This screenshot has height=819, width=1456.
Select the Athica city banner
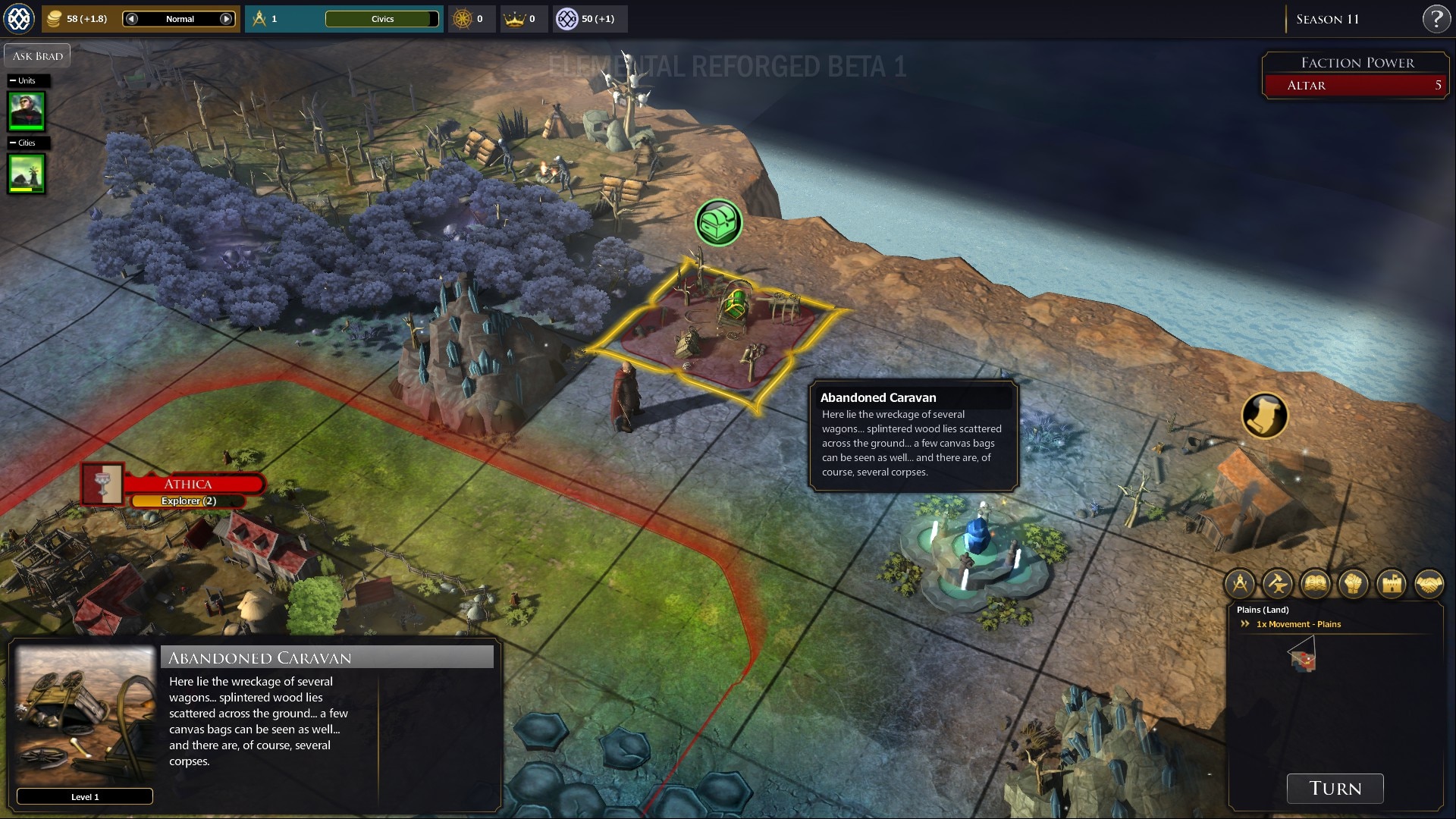(x=188, y=484)
